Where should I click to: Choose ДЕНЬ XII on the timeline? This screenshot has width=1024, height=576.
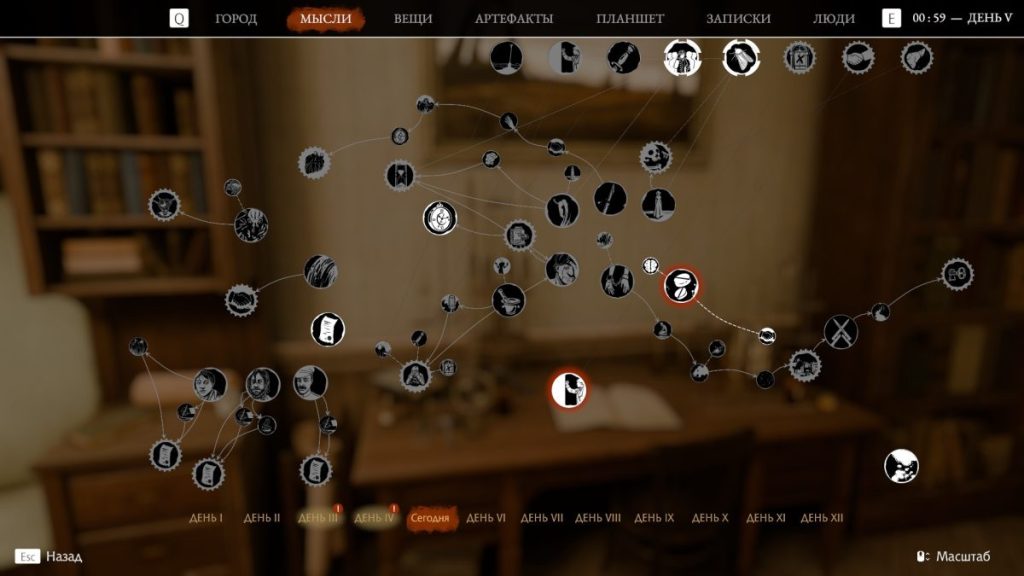coord(822,518)
